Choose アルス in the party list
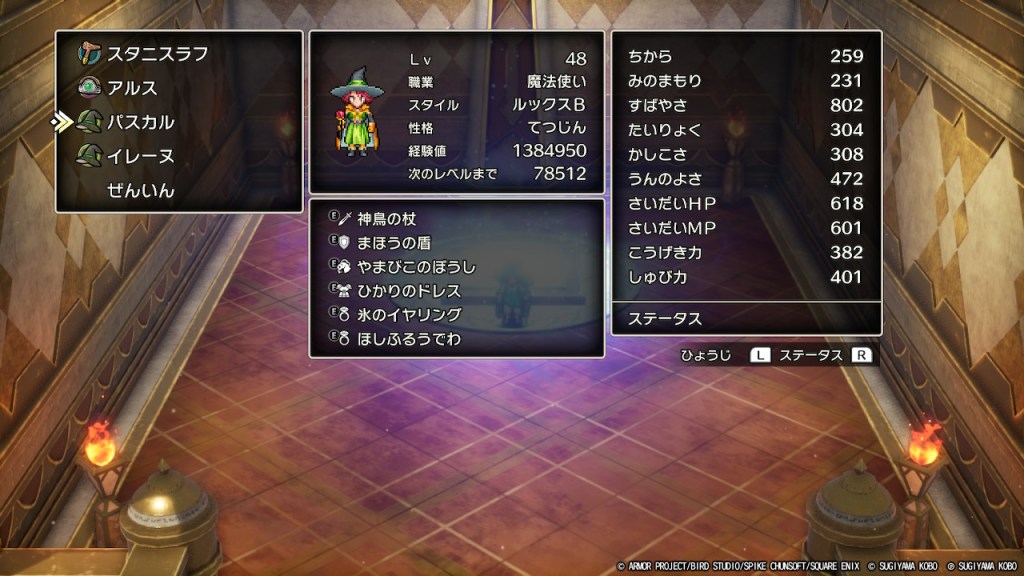1024x576 pixels. (132, 88)
